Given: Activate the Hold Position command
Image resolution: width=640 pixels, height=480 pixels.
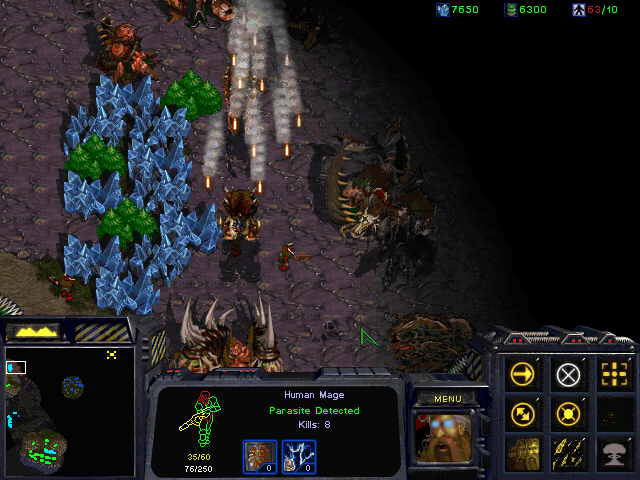Looking at the screenshot, I should 568,413.
